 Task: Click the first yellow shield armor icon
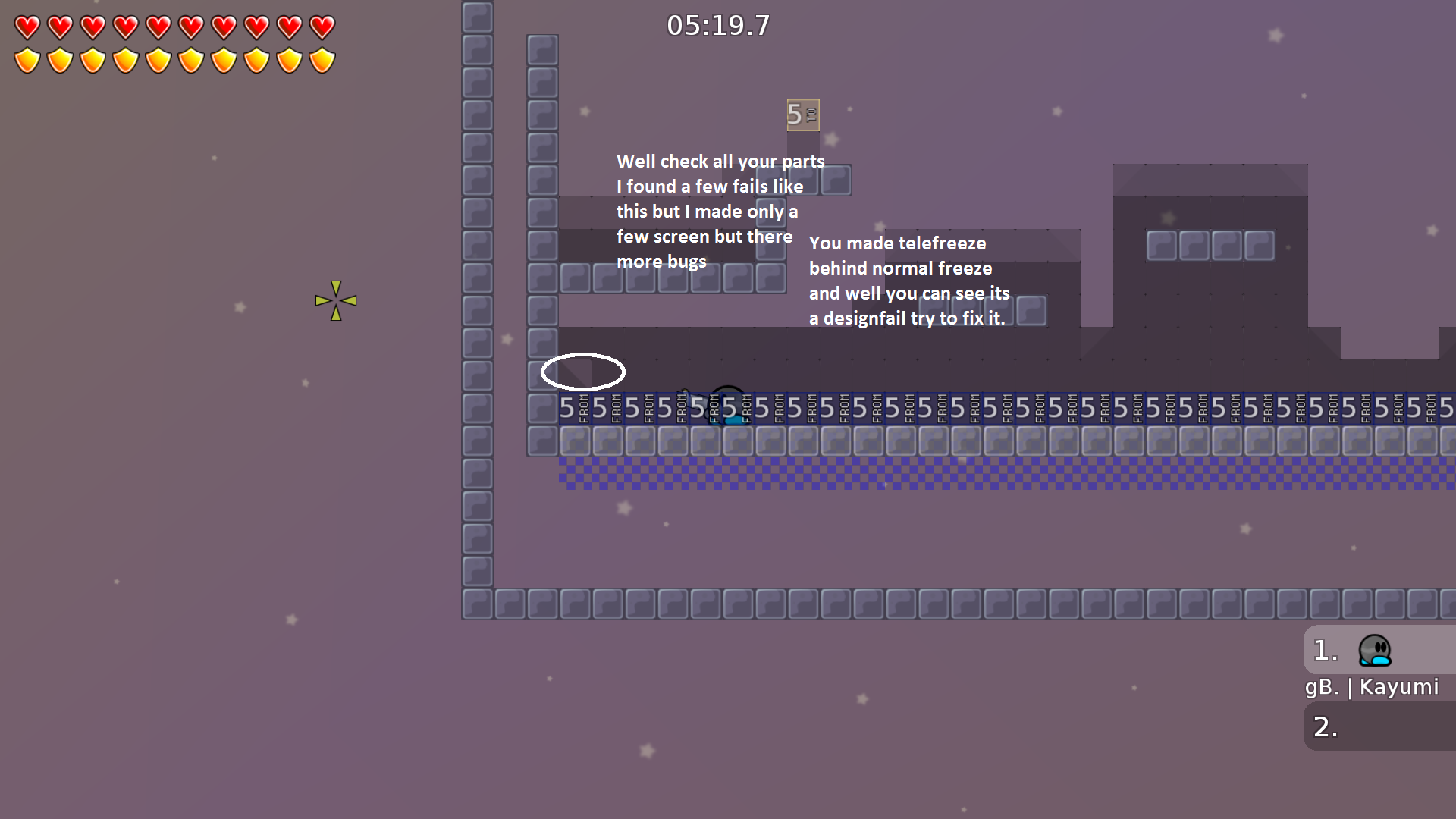point(28,60)
